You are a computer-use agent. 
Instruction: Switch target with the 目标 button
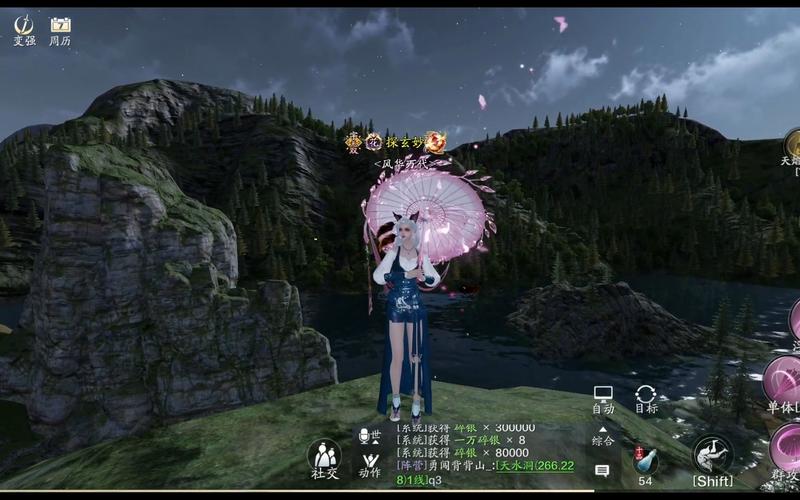click(x=646, y=399)
